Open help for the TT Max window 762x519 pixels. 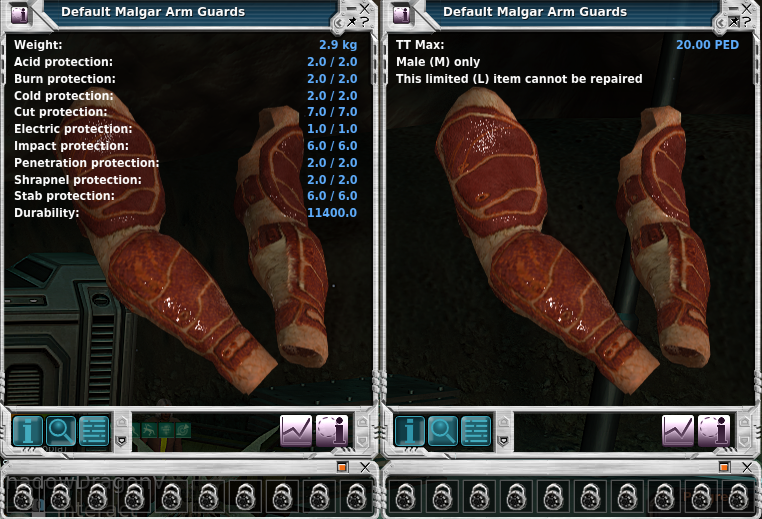click(x=748, y=21)
